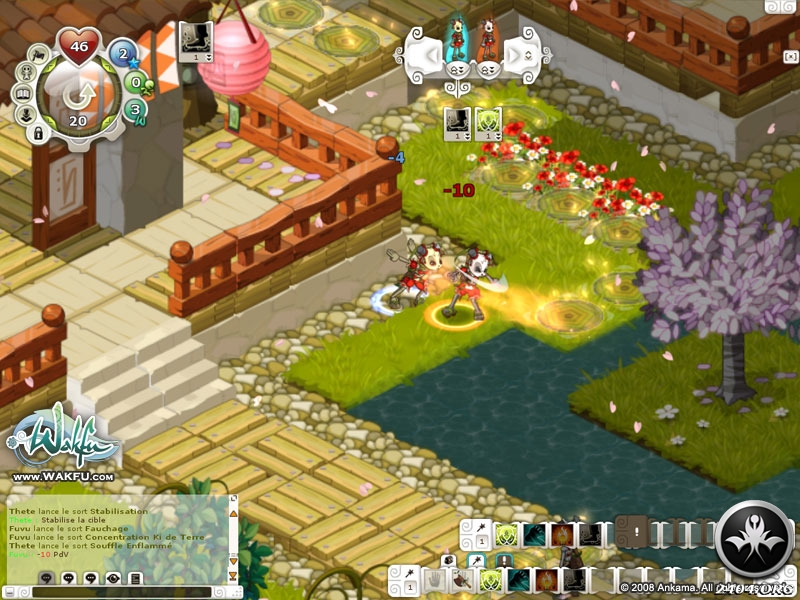The height and width of the screenshot is (600, 800).
Task: Open the flag icon menu
Action: tap(39, 54)
